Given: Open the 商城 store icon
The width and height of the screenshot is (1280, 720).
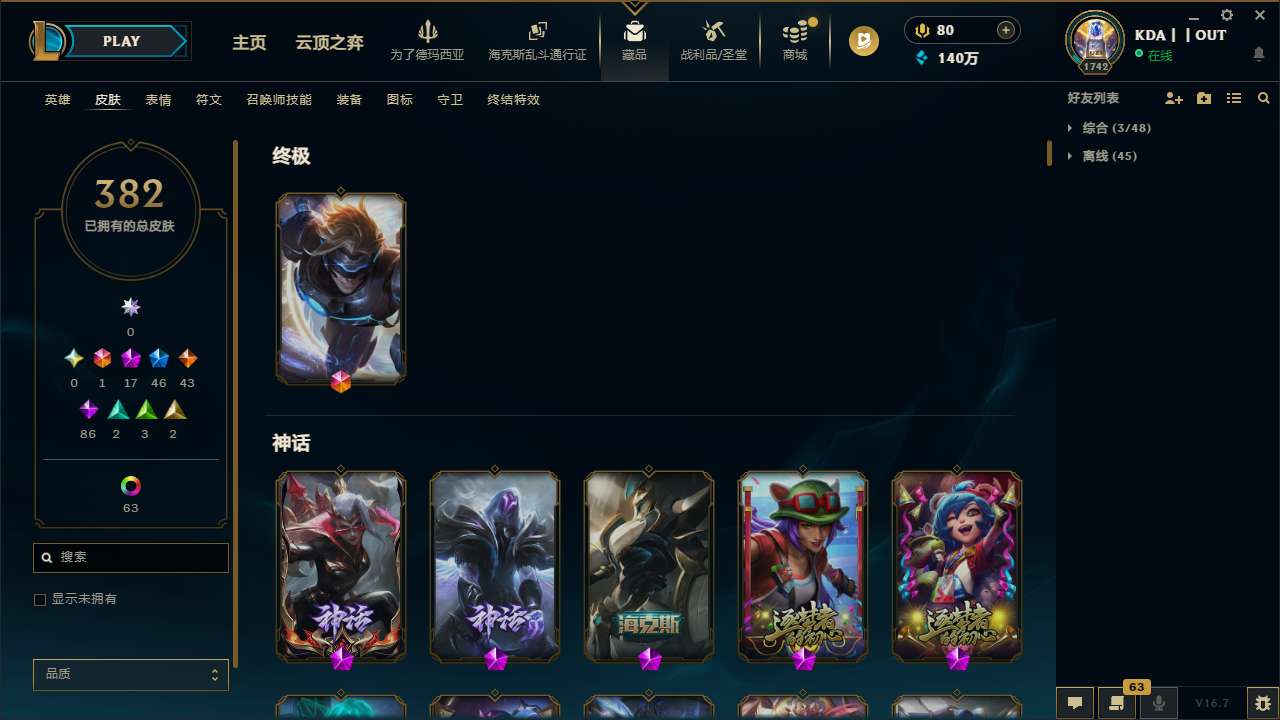Looking at the screenshot, I should coord(794,32).
